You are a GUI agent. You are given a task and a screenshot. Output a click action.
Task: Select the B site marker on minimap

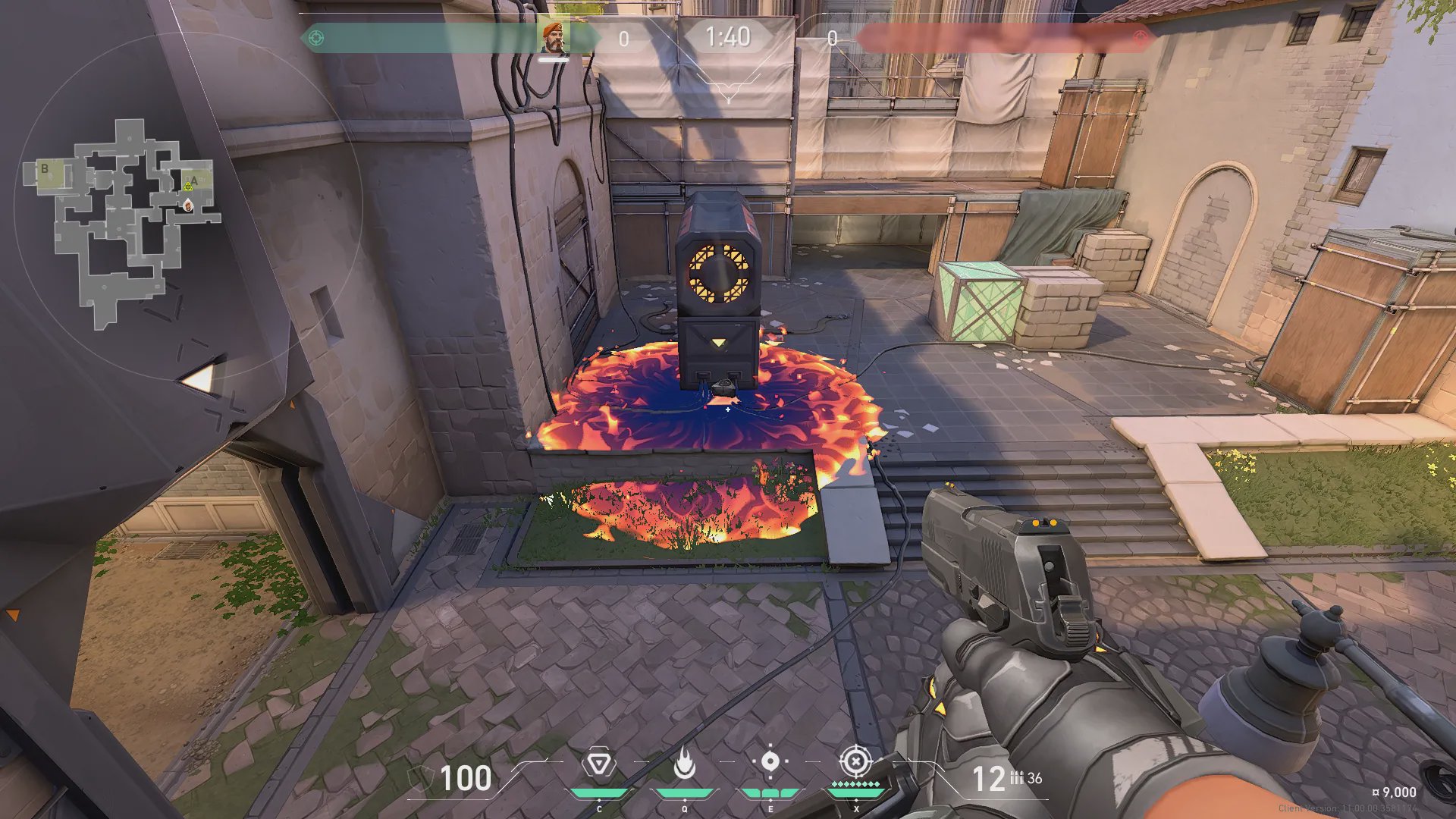click(x=45, y=169)
